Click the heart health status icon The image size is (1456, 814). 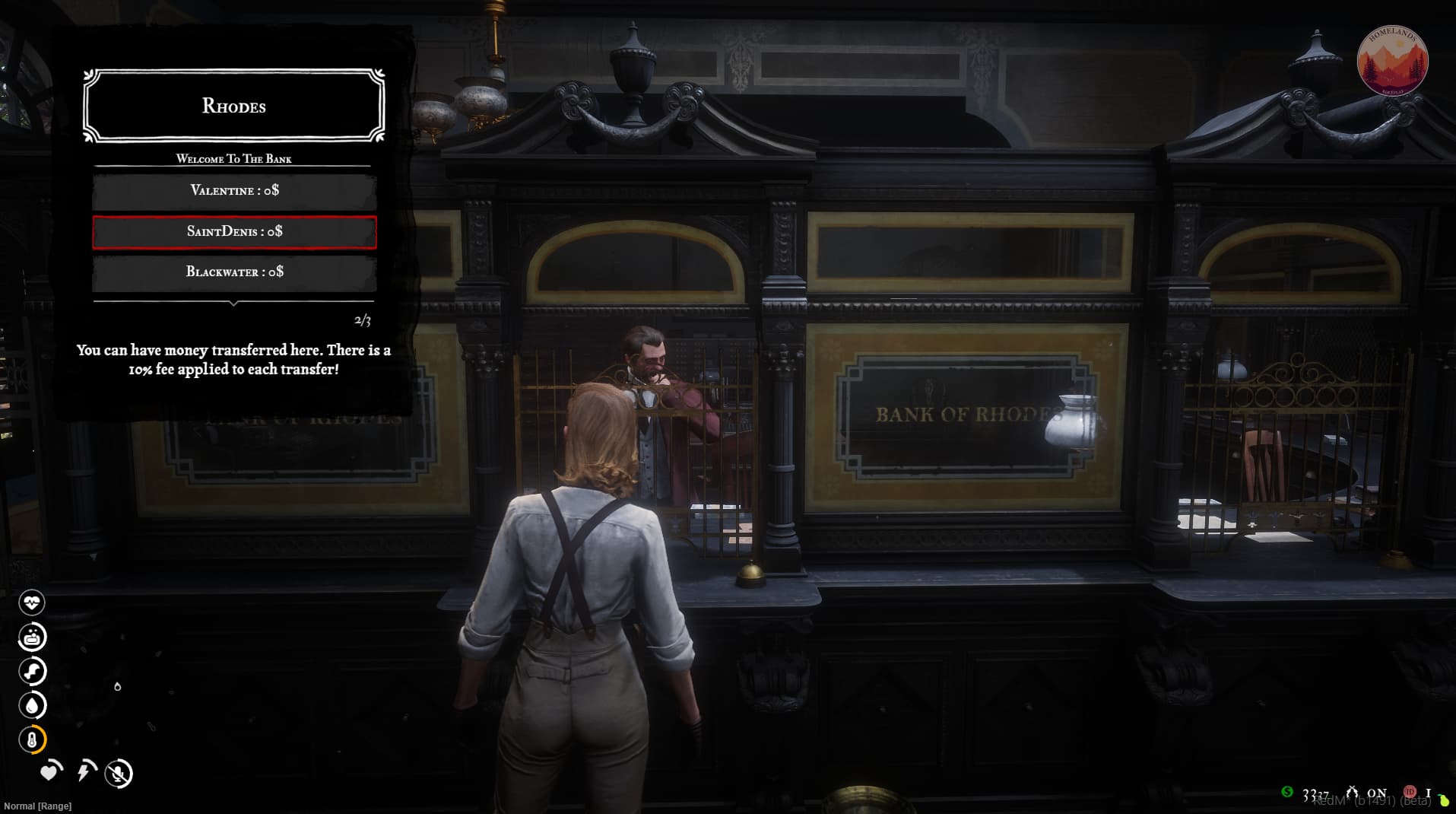click(32, 603)
